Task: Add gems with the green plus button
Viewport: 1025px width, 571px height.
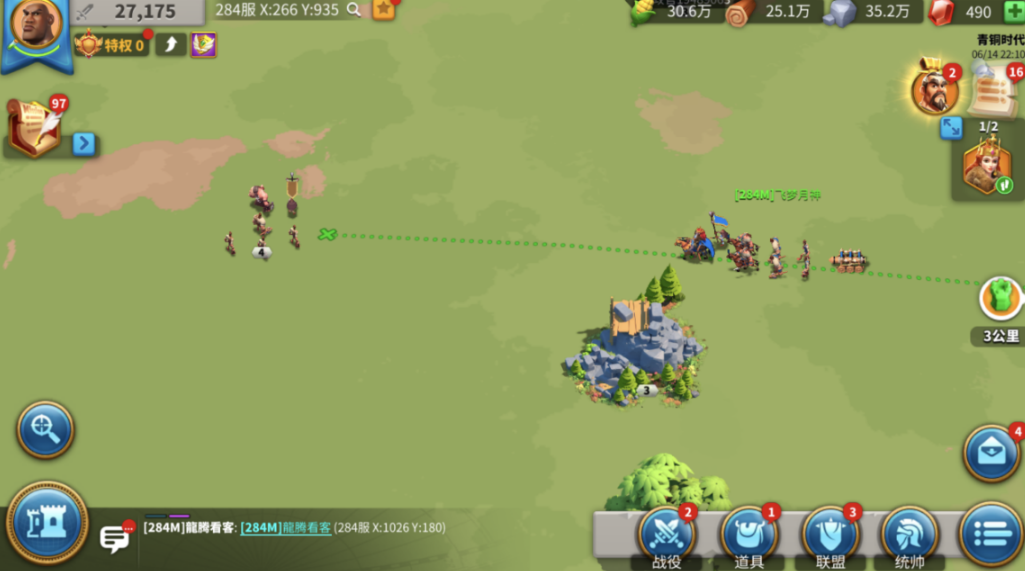Action: coord(1013,12)
